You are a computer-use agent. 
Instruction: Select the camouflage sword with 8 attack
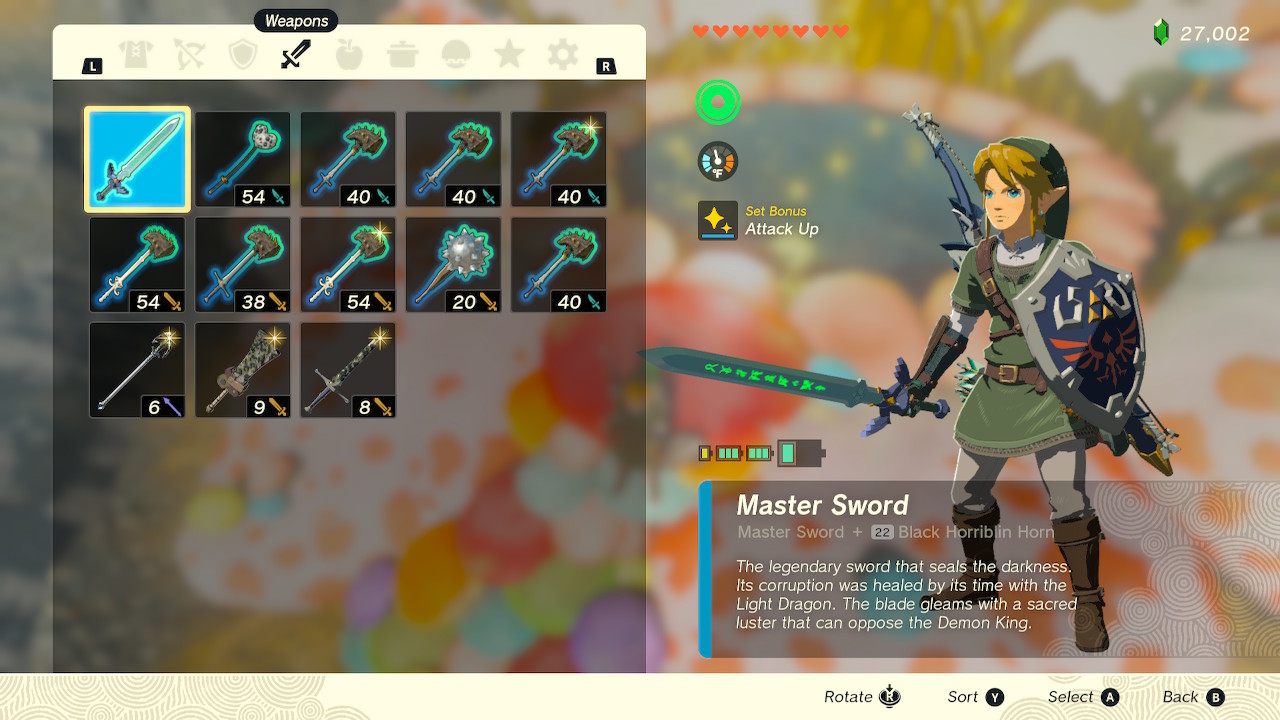348,370
